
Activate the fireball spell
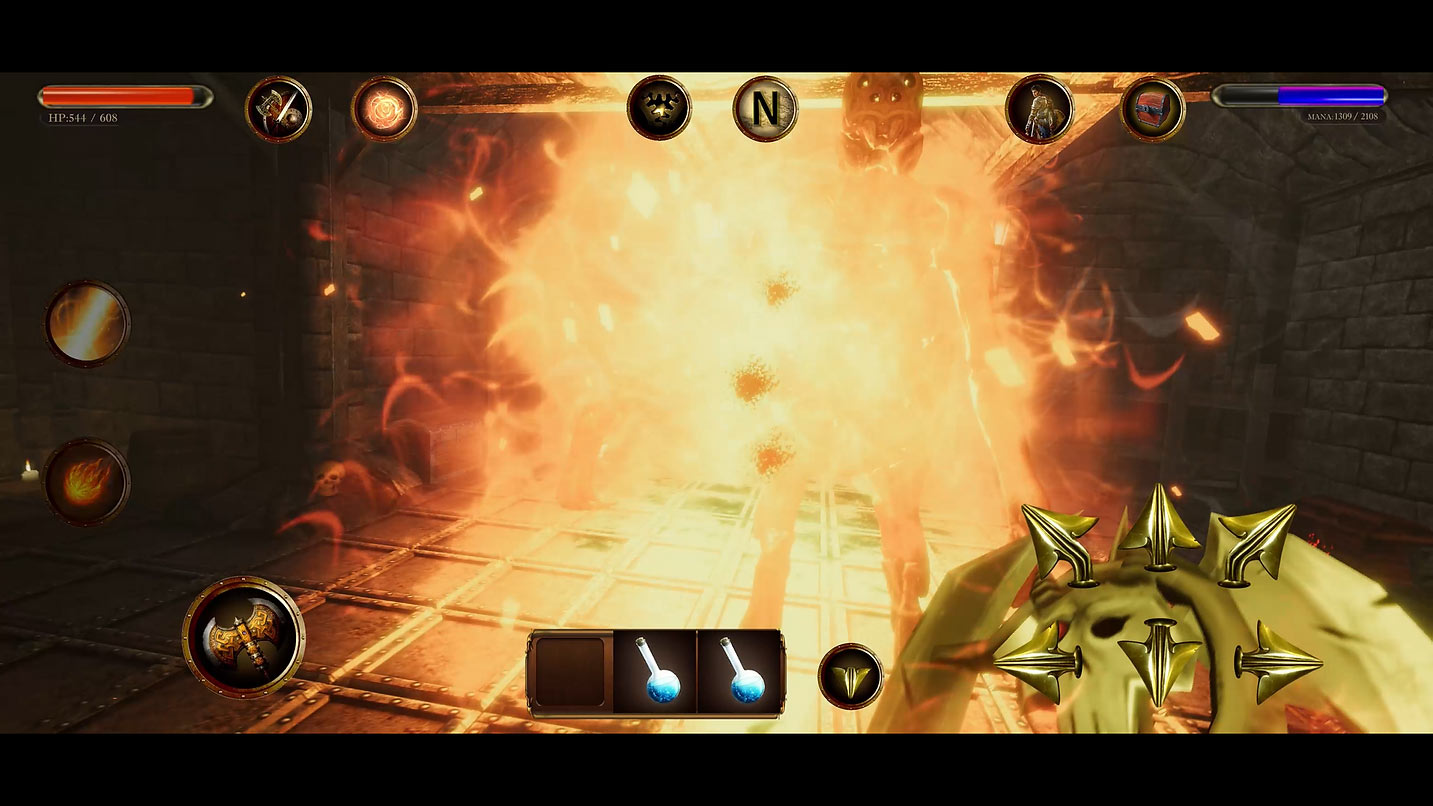(x=87, y=481)
